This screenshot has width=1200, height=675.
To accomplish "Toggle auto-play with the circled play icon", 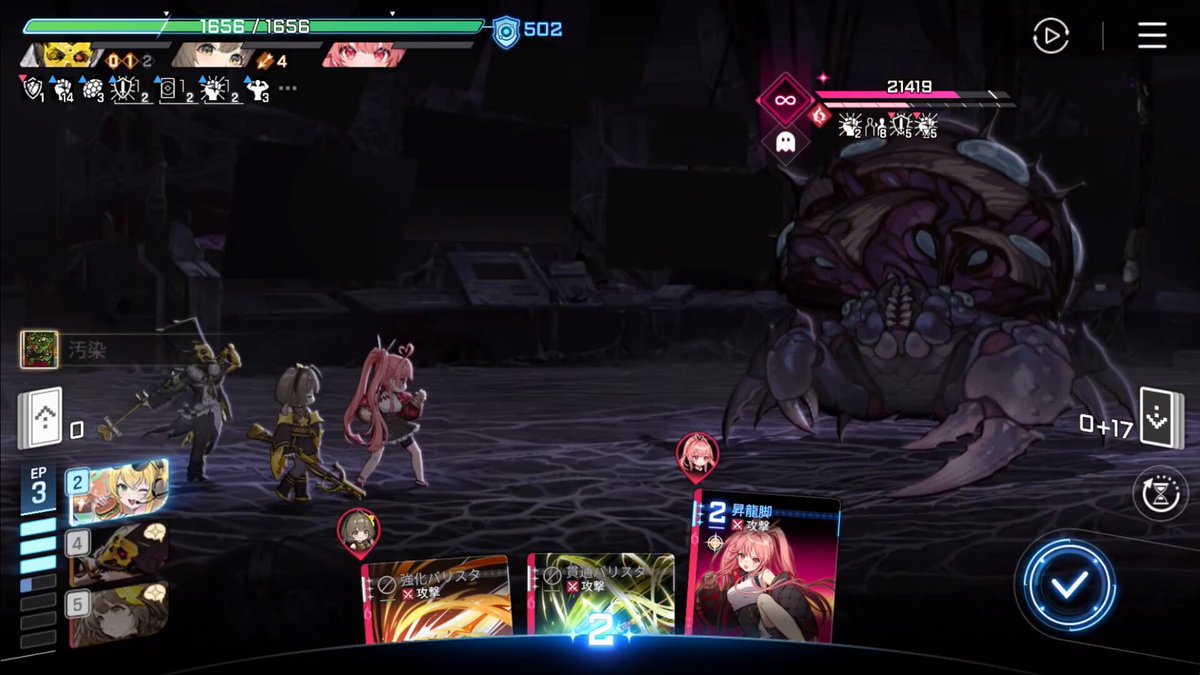I will (1050, 37).
